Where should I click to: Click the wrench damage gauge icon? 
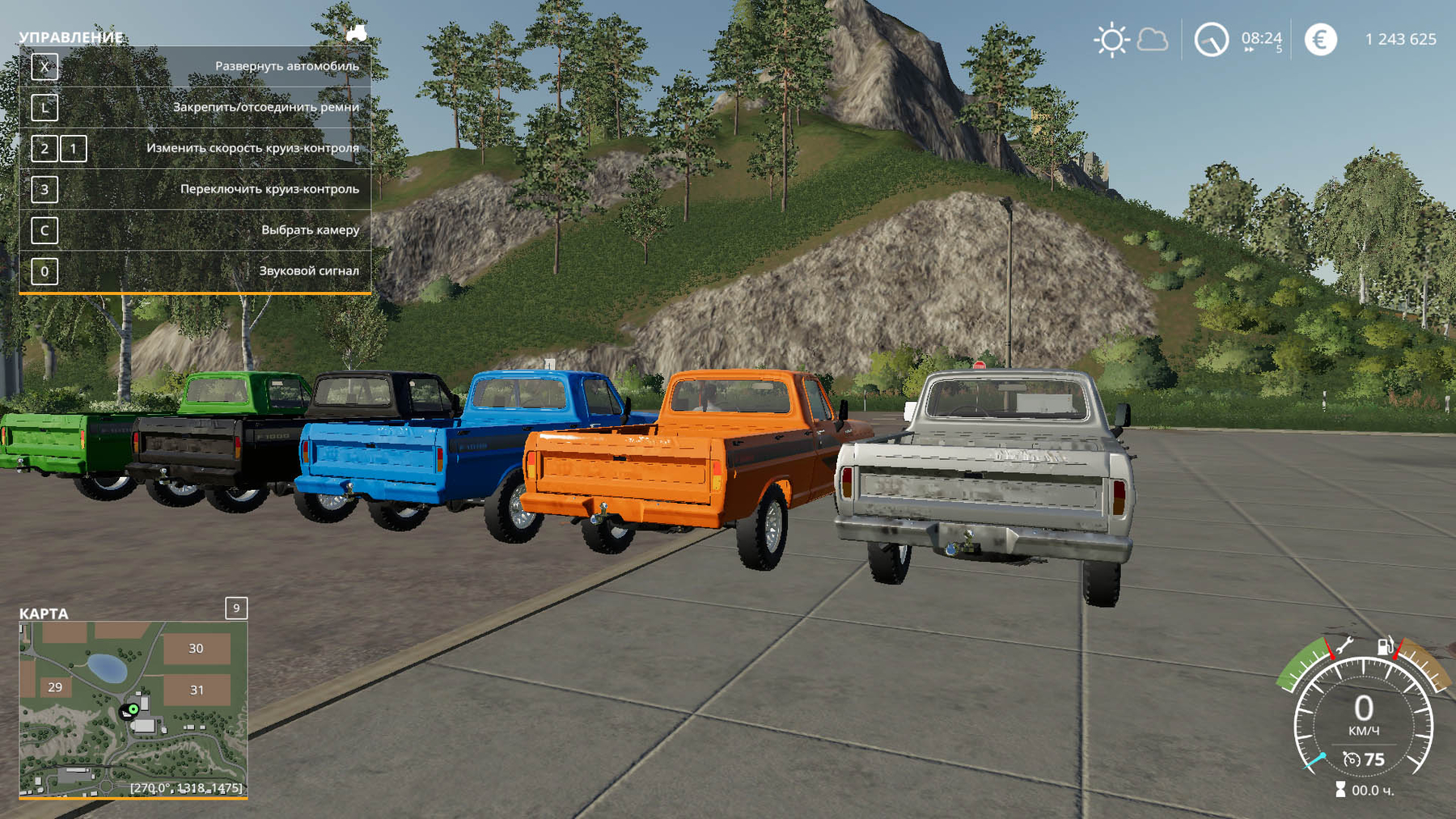(x=1344, y=646)
